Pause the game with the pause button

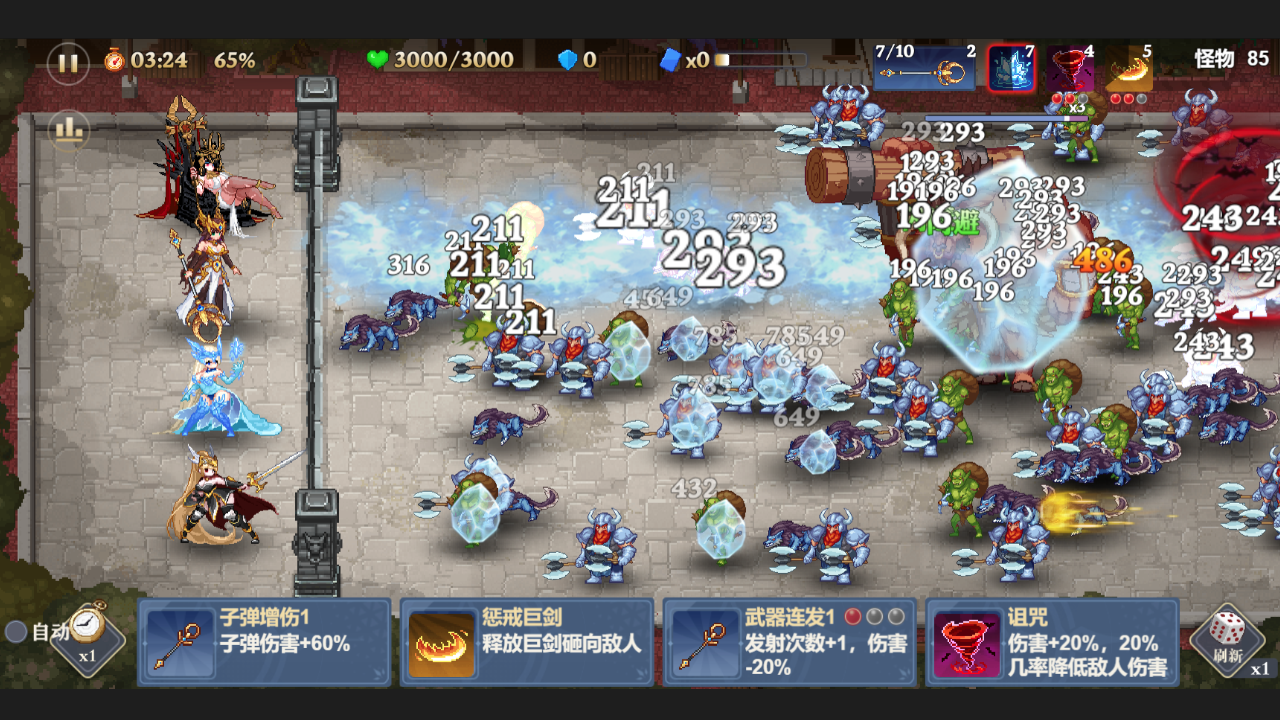(x=68, y=62)
